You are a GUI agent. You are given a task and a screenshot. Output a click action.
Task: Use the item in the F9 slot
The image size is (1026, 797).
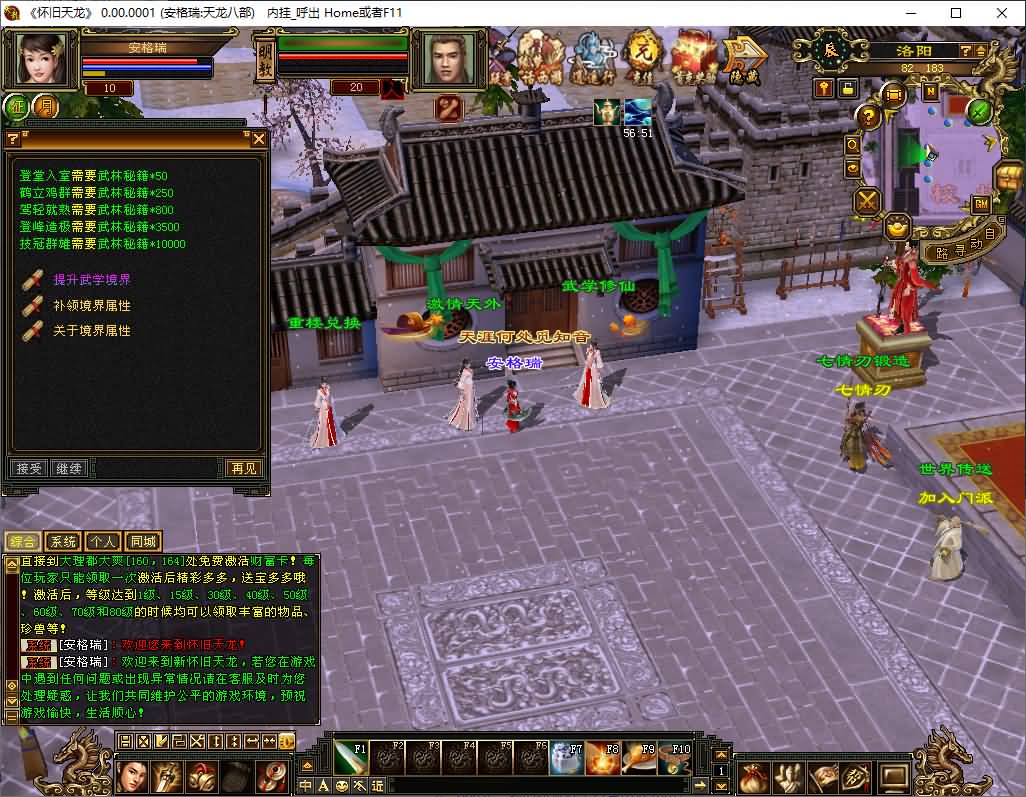pyautogui.click(x=640, y=757)
